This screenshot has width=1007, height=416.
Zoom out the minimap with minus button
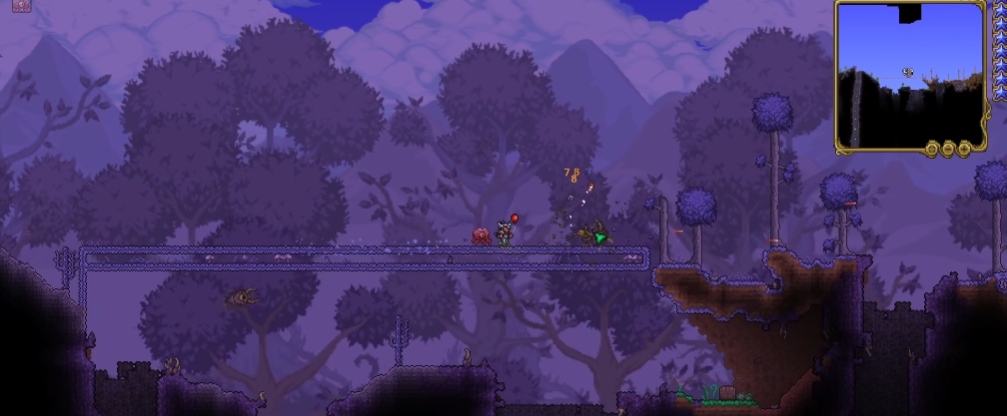[948, 148]
